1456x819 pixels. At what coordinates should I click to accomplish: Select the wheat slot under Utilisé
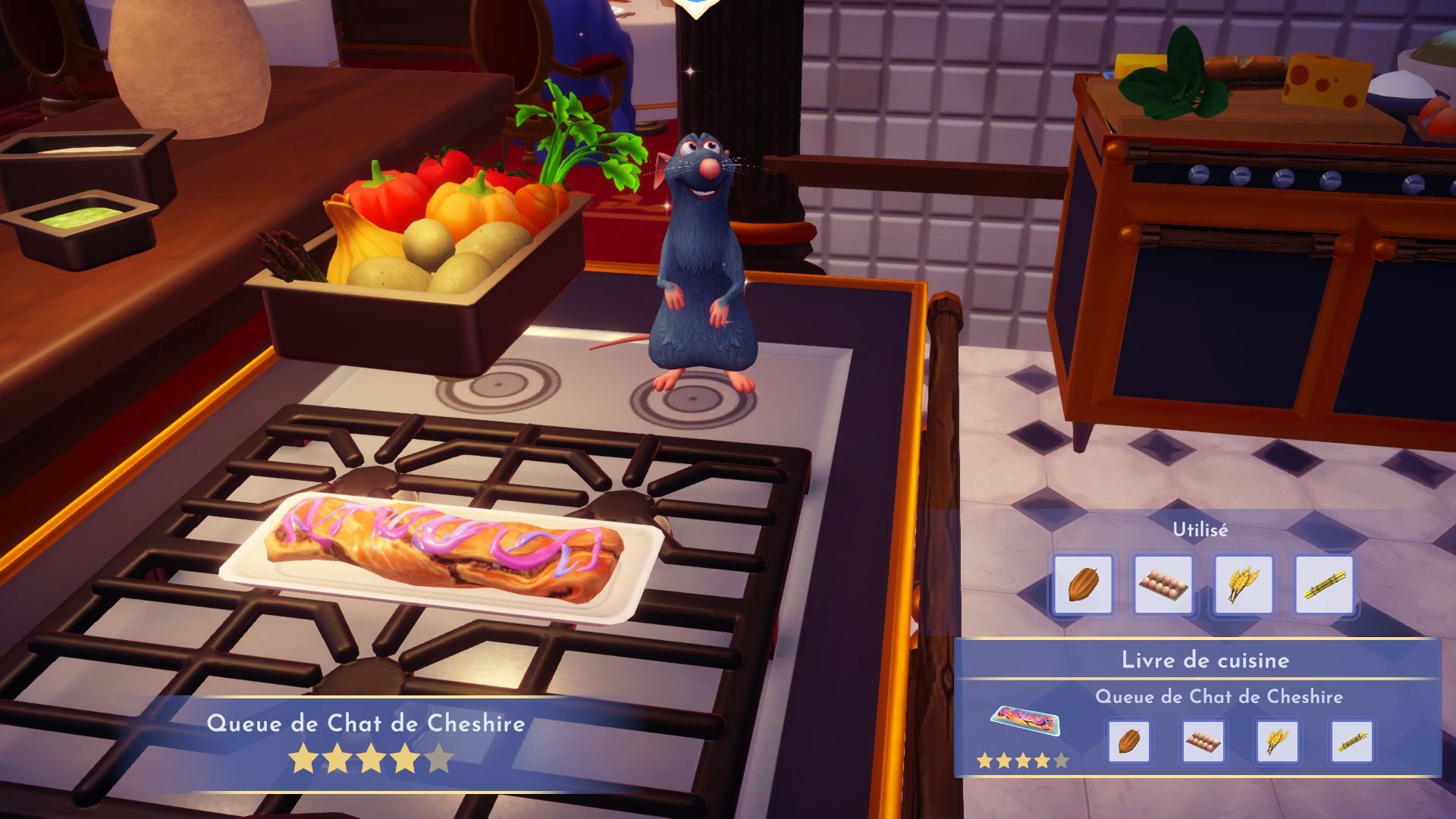point(1244,584)
